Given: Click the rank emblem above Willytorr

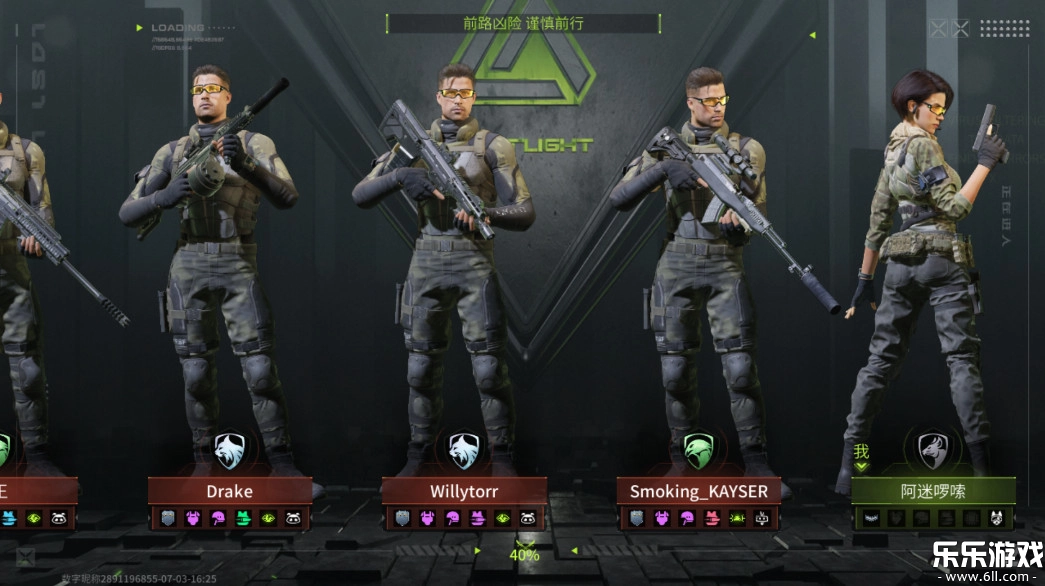Looking at the screenshot, I should click(464, 450).
